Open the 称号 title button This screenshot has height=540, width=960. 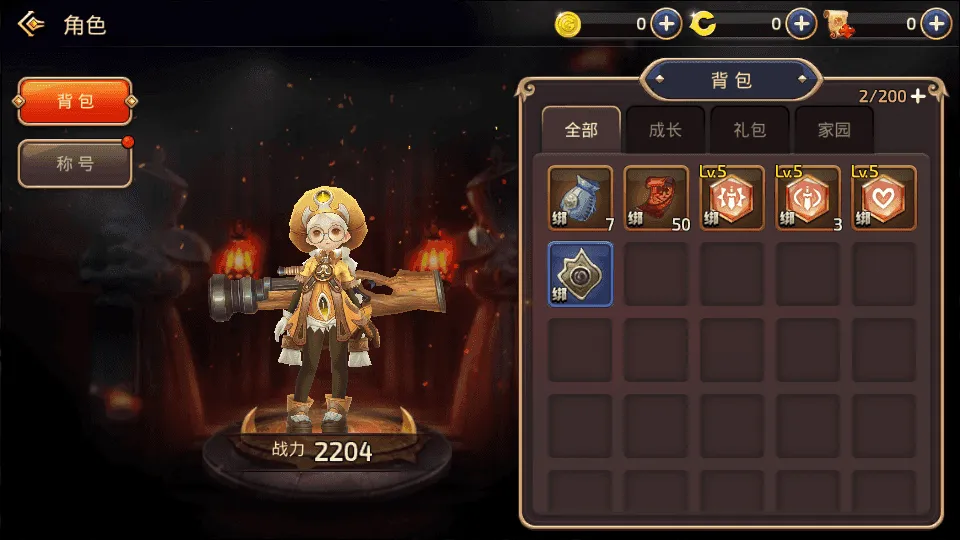(x=75, y=164)
